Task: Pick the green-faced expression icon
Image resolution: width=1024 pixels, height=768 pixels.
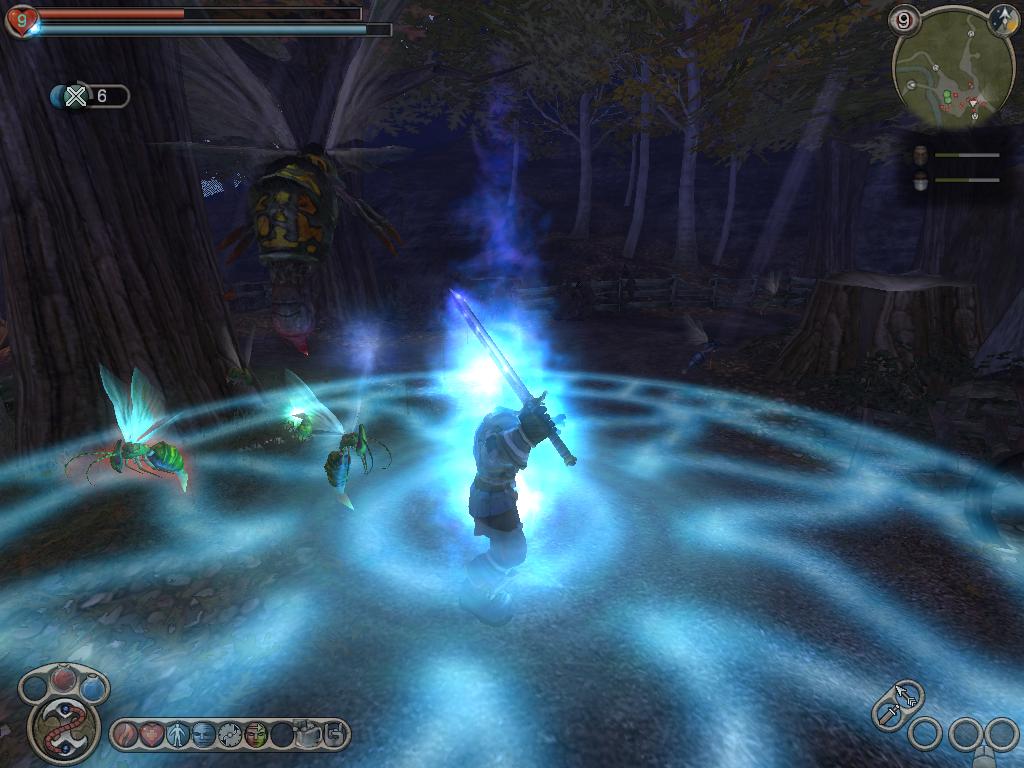Action: (x=255, y=735)
